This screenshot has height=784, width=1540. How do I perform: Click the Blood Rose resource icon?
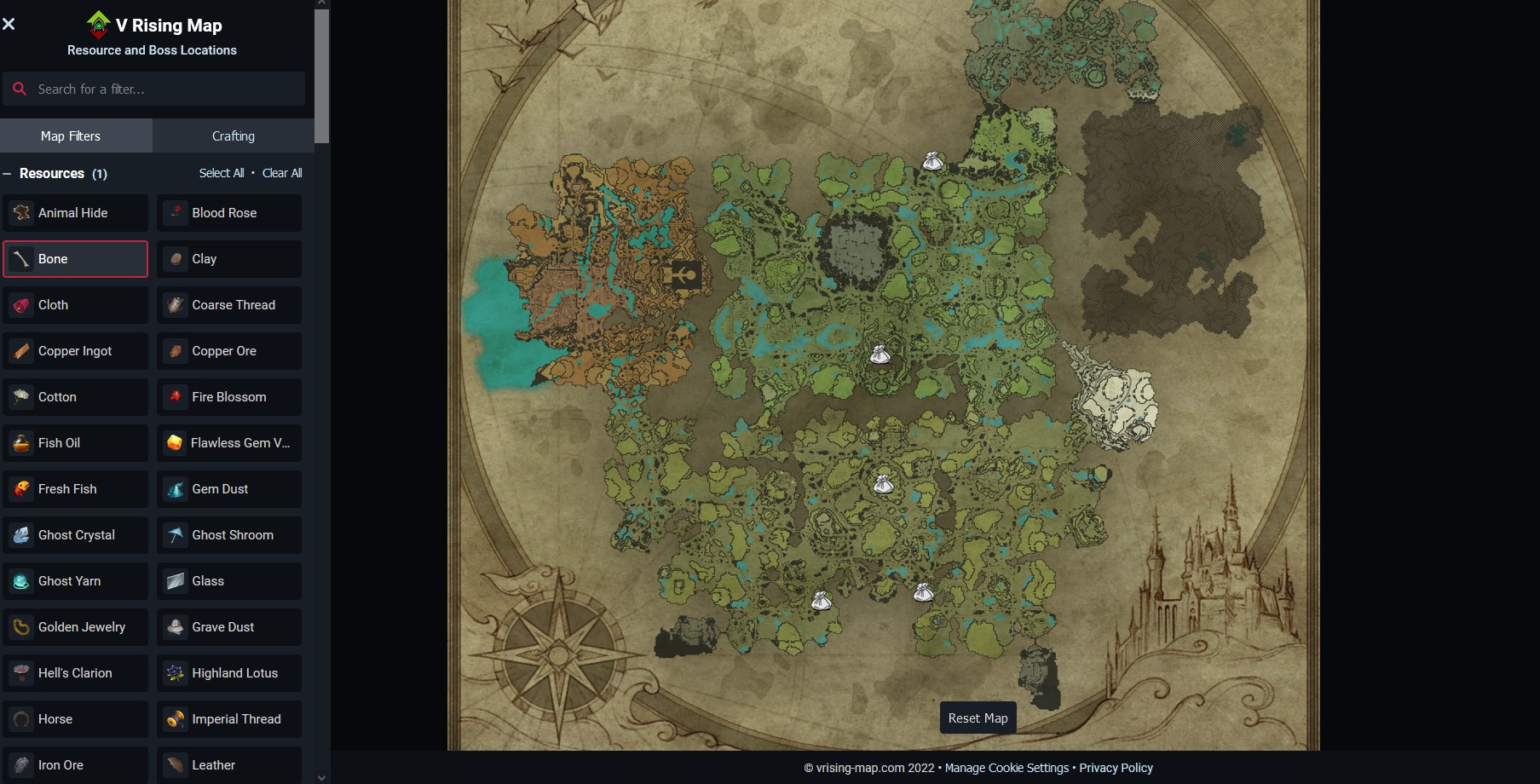click(175, 213)
